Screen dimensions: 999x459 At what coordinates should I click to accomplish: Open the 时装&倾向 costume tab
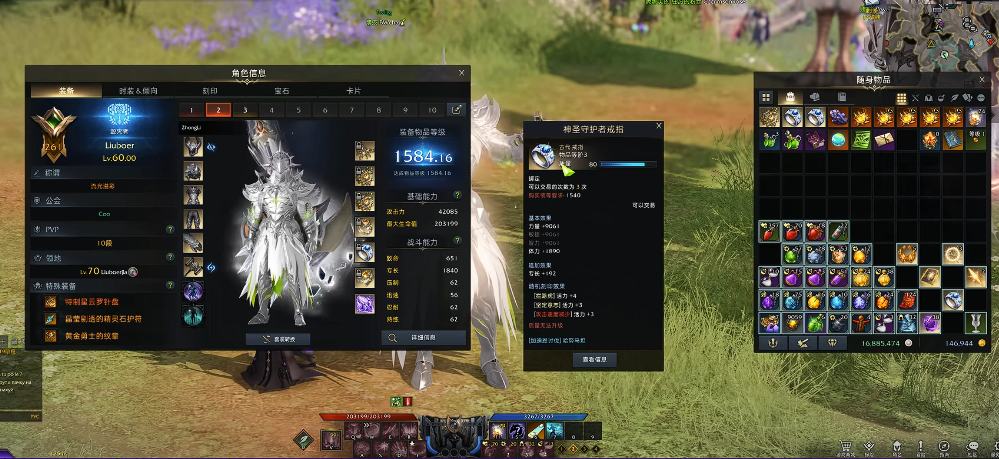[x=138, y=90]
